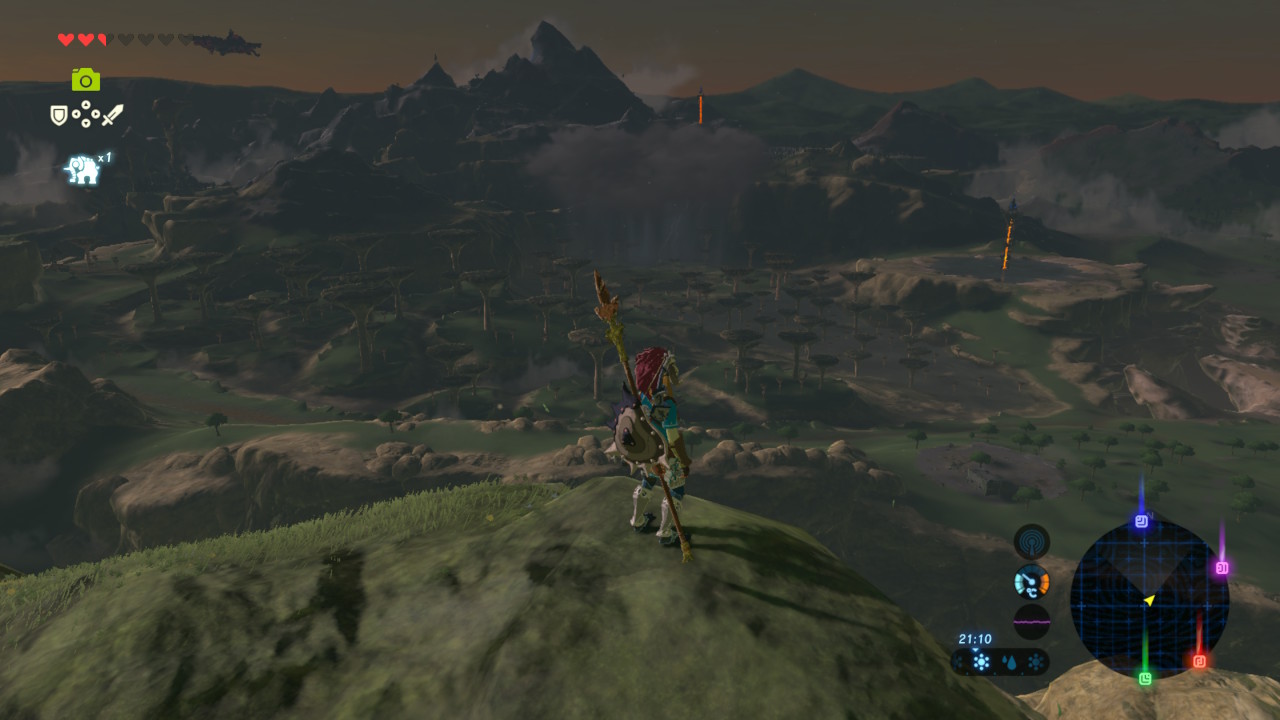Open the shield quick-select icon
This screenshot has height=720, width=1280.
[x=59, y=115]
